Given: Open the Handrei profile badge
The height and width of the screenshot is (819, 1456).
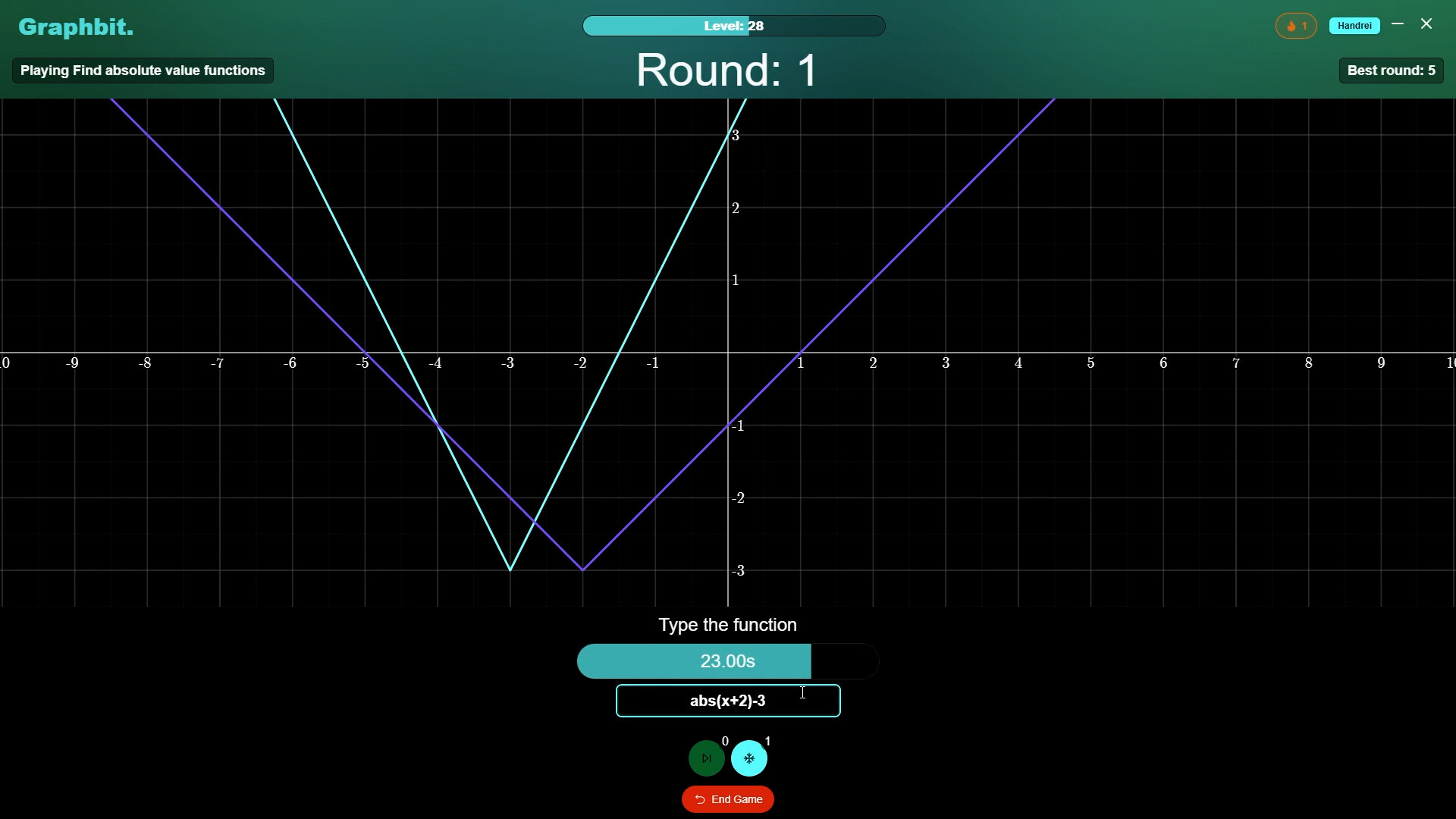Looking at the screenshot, I should [x=1354, y=25].
